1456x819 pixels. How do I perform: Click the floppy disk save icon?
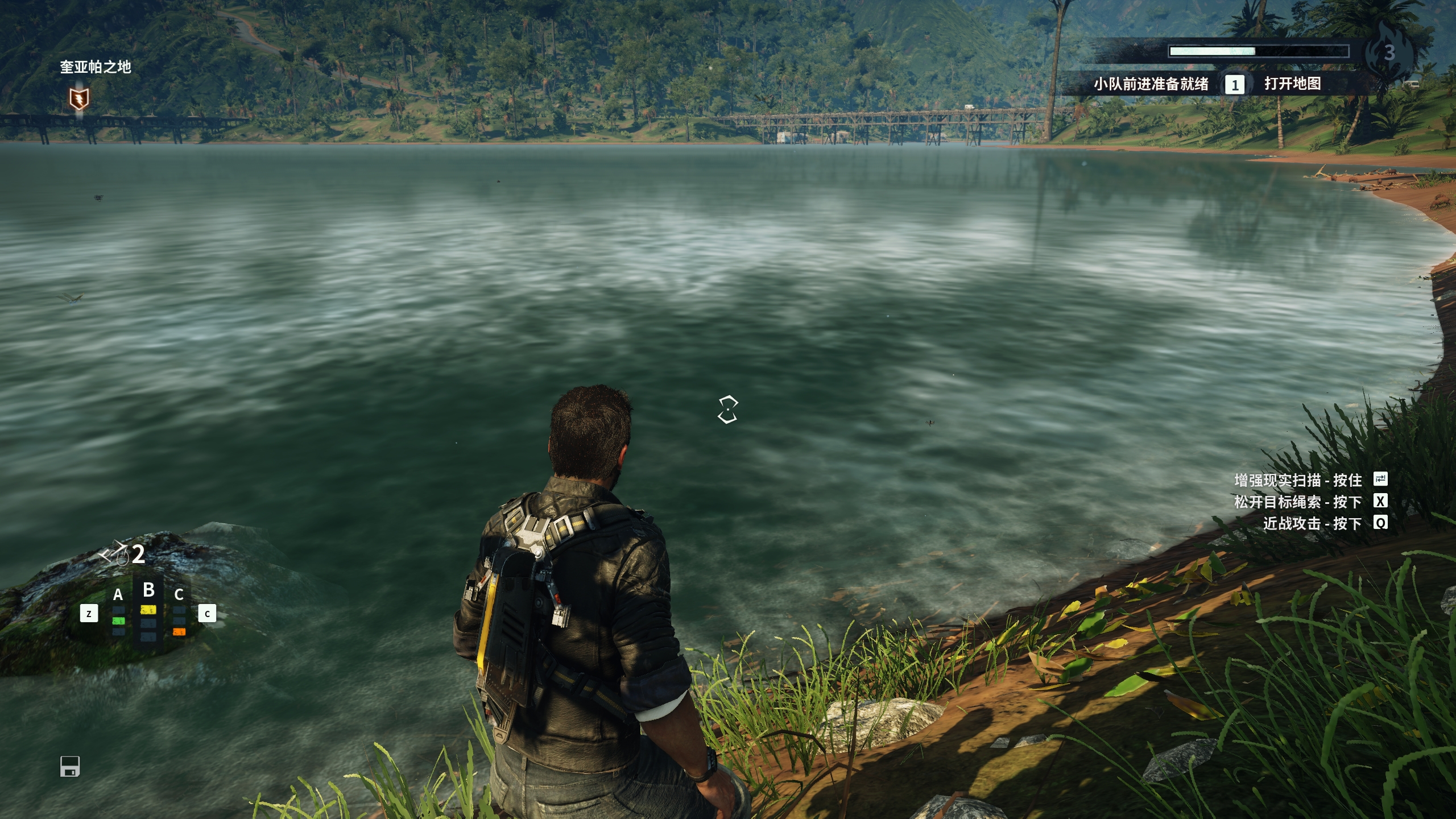pyautogui.click(x=70, y=766)
